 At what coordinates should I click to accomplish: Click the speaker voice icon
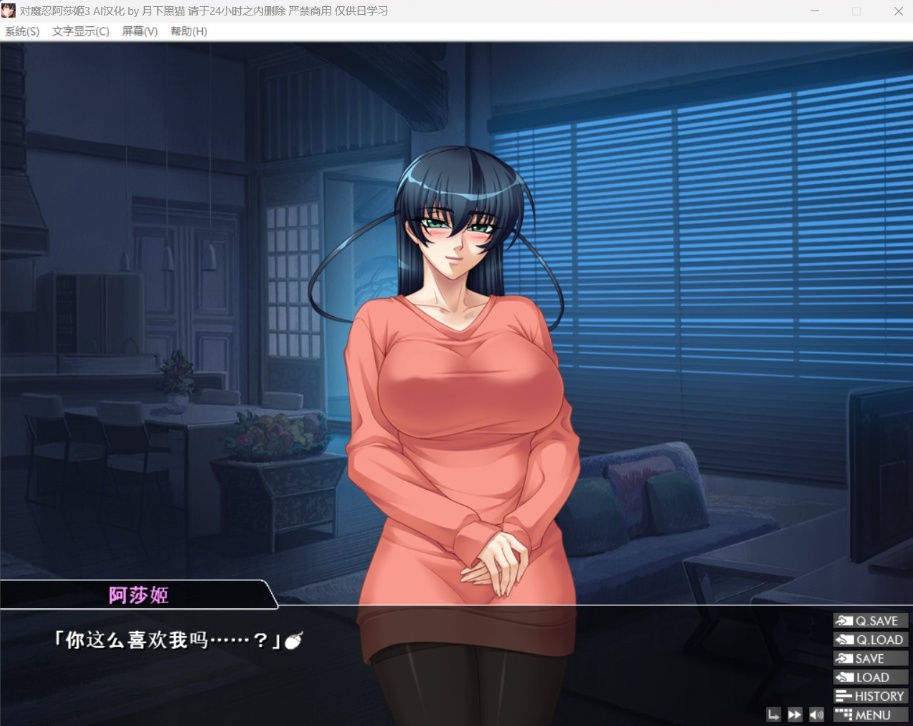point(816,715)
